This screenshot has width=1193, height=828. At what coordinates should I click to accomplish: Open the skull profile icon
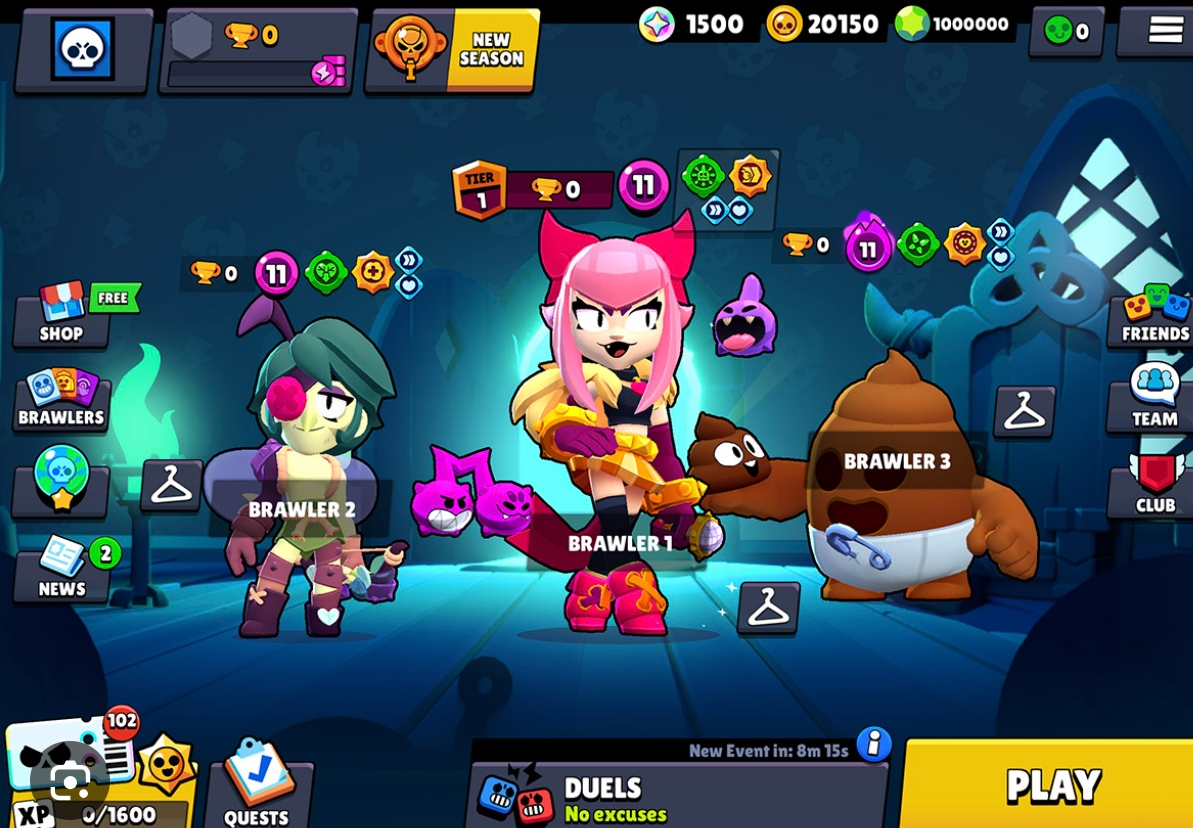[82, 48]
